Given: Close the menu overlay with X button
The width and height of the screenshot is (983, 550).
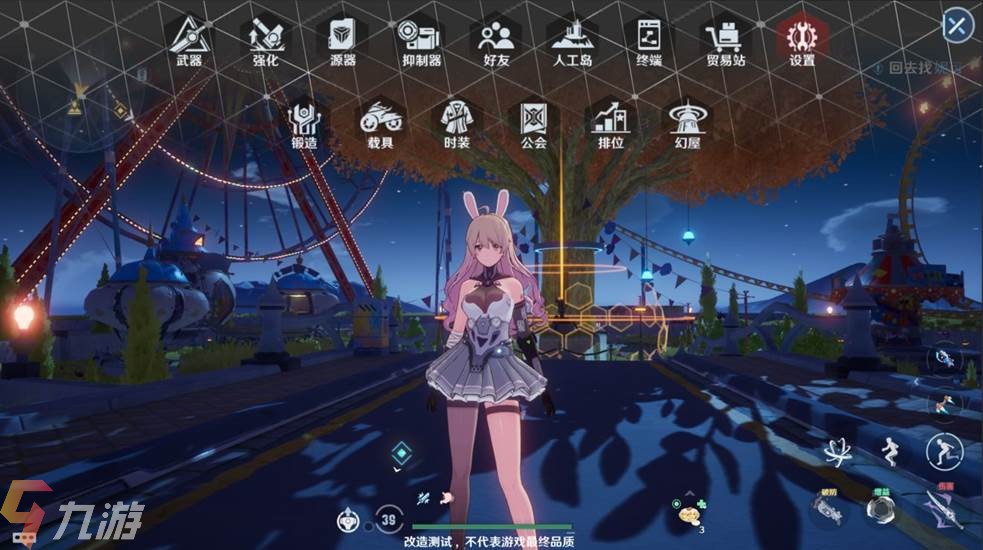Looking at the screenshot, I should 957,26.
